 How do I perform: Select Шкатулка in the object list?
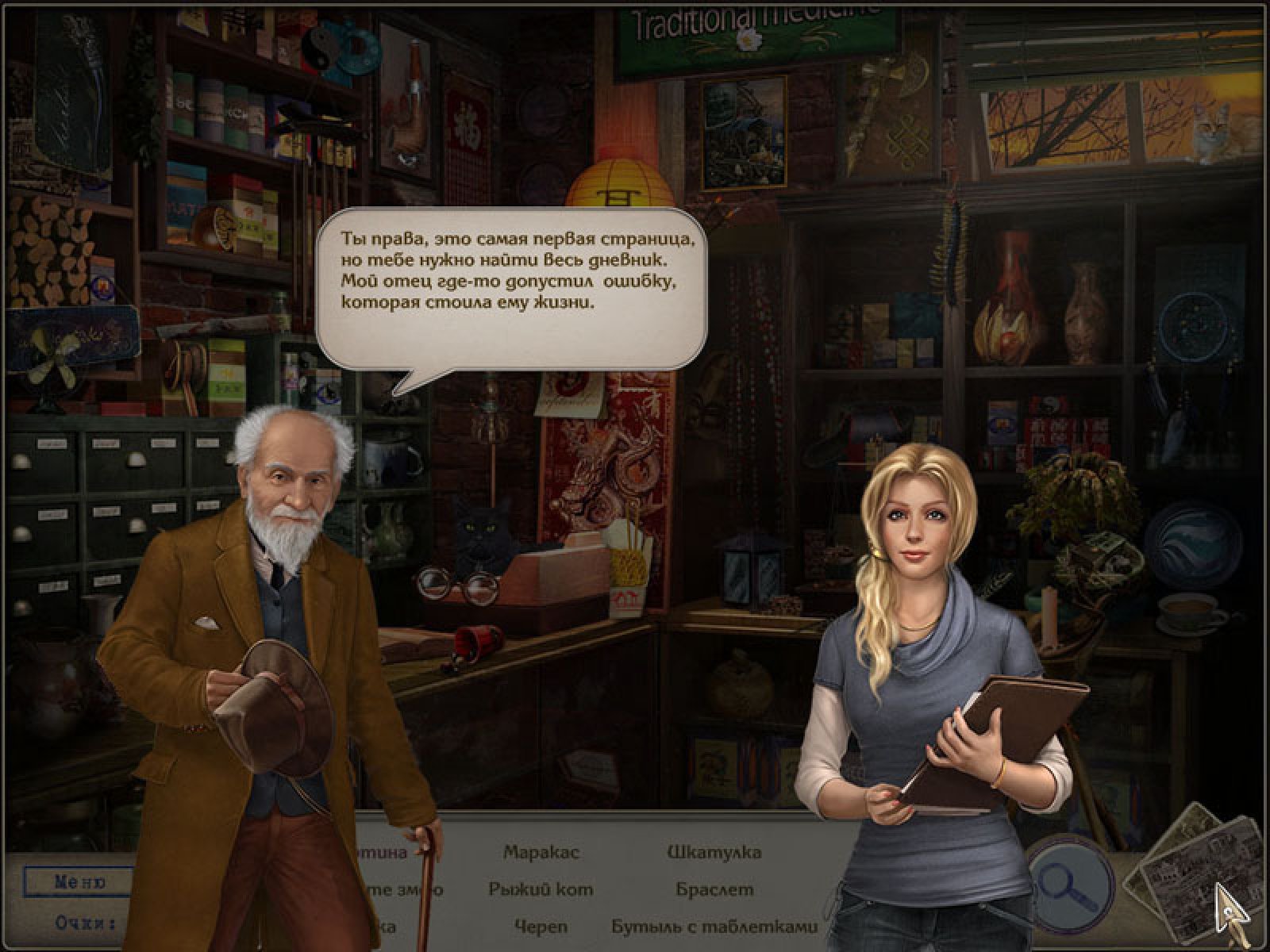click(714, 853)
